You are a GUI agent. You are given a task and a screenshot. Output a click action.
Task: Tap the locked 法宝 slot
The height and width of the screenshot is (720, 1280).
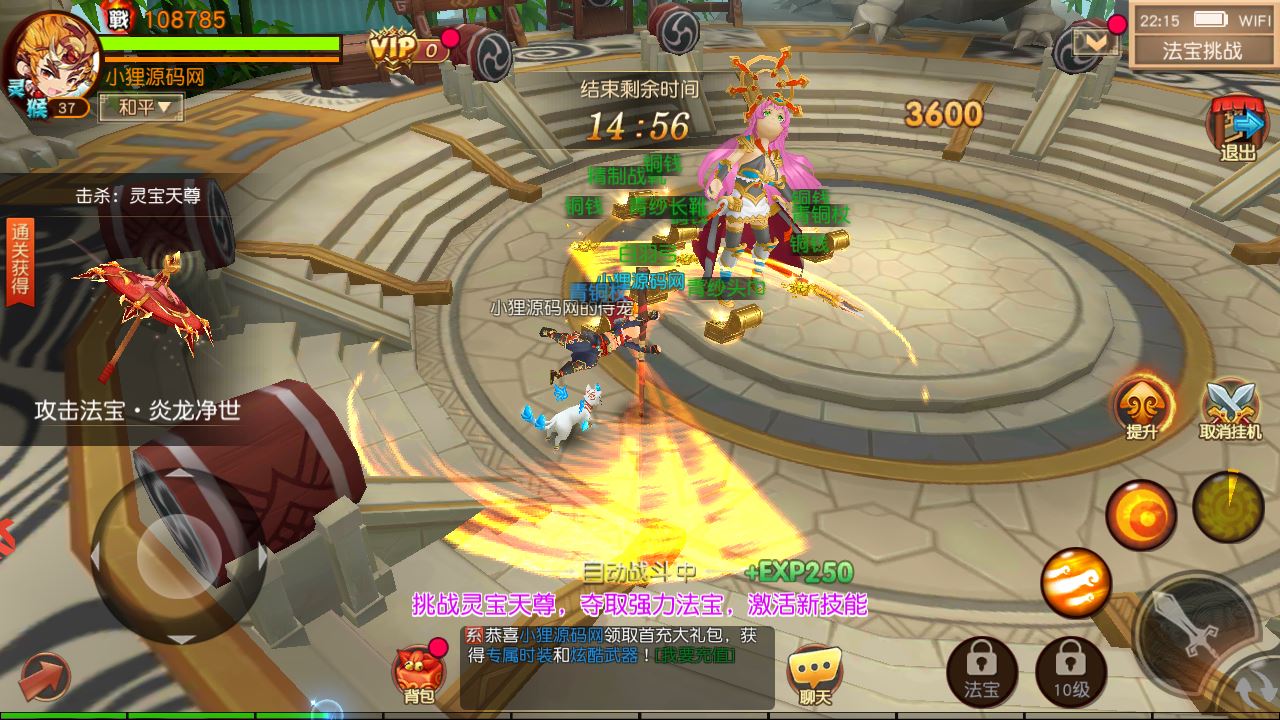point(981,670)
